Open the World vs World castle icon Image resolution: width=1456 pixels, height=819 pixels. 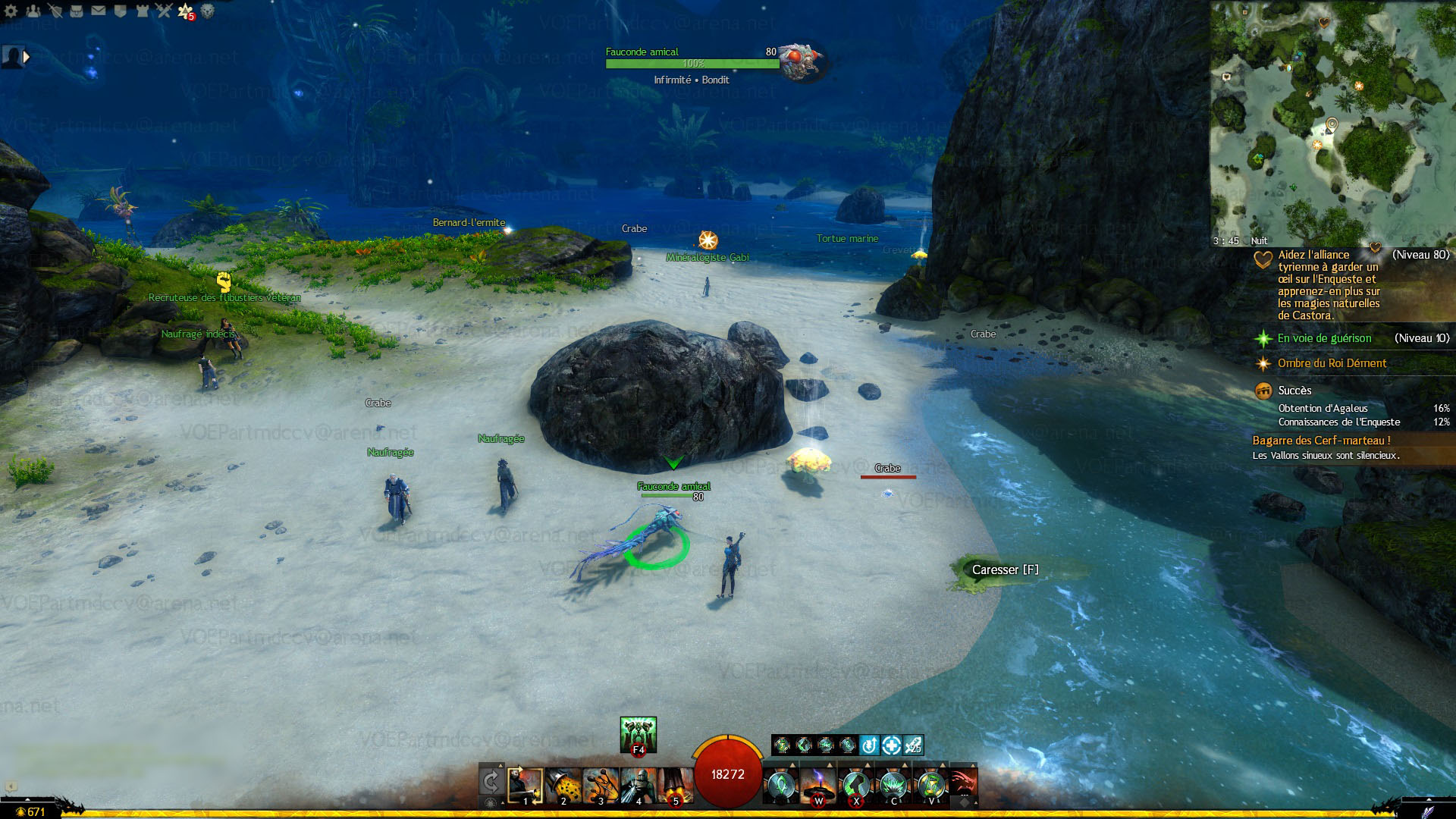[x=142, y=11]
